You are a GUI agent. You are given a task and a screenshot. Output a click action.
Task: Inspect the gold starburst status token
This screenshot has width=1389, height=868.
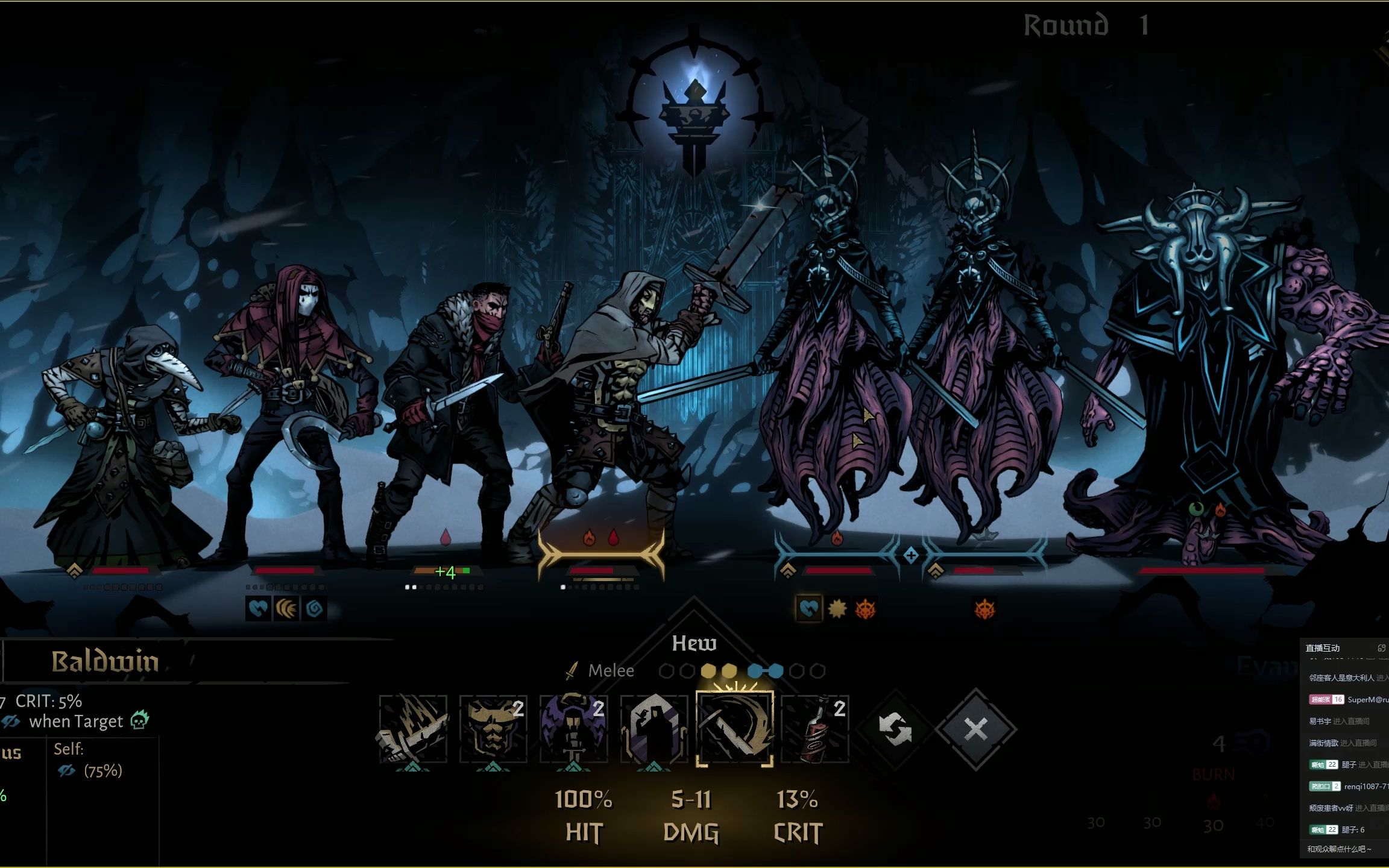point(837,609)
